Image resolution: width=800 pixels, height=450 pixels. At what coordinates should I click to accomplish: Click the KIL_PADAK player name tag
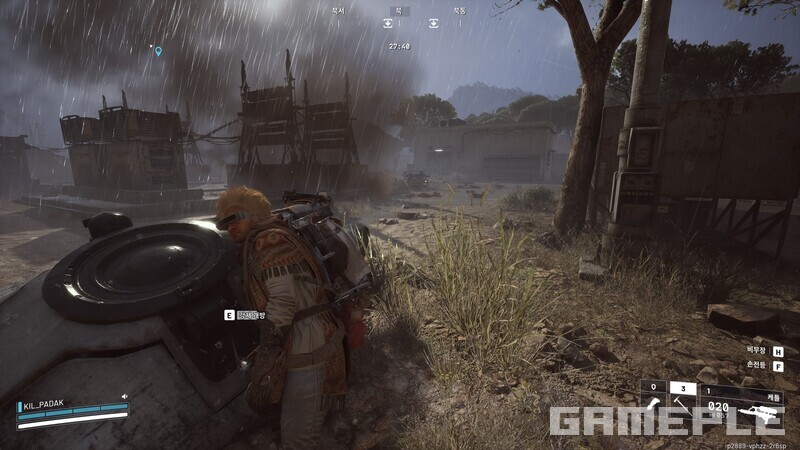(42, 405)
